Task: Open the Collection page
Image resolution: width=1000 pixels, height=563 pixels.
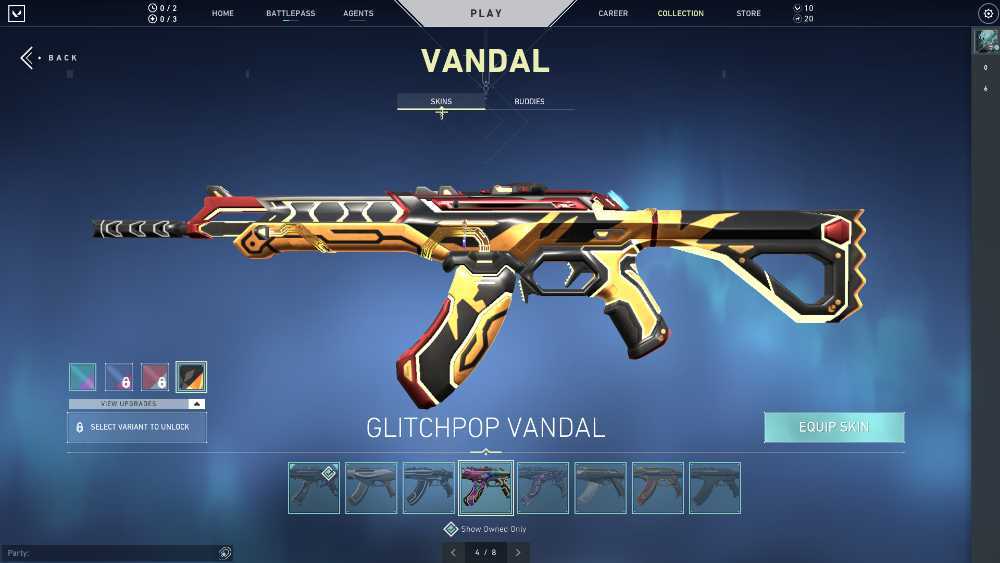Action: pos(680,14)
